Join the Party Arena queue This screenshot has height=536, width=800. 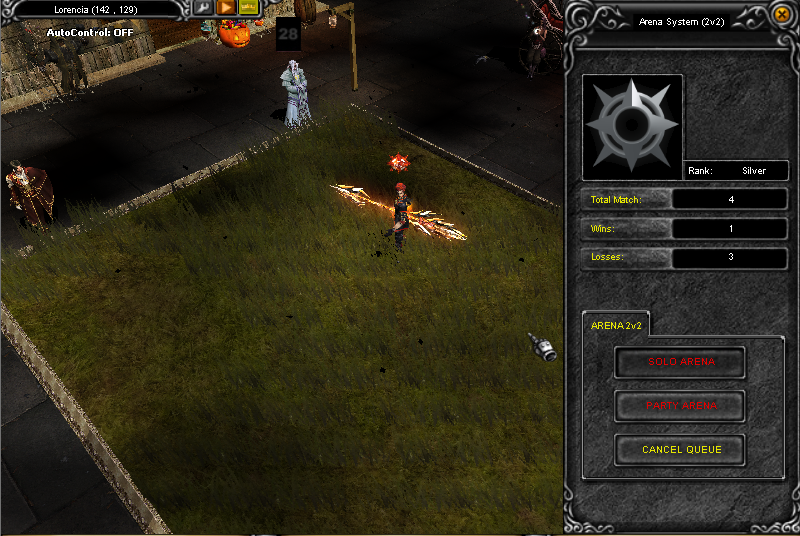click(x=680, y=406)
